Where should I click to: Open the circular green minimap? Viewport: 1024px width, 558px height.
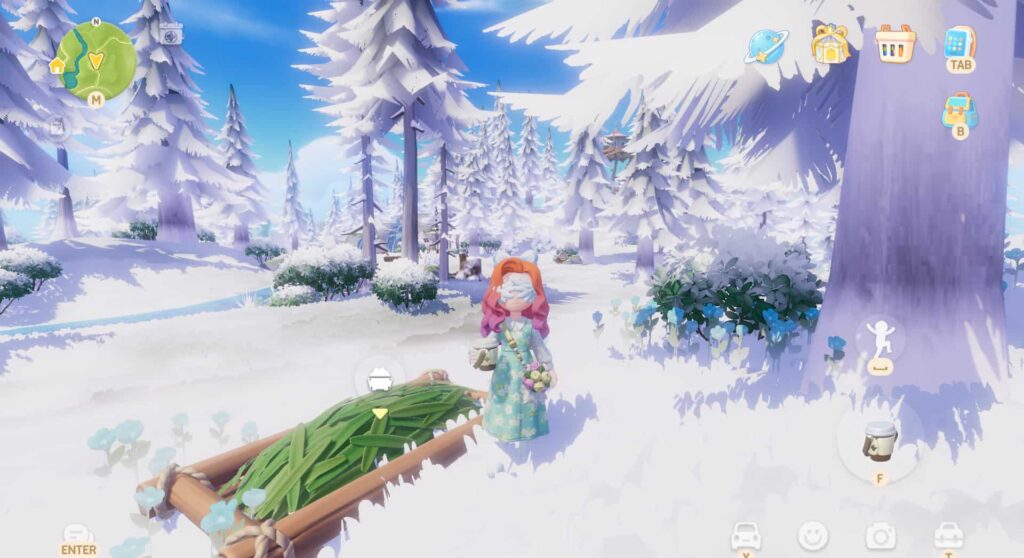[96, 59]
